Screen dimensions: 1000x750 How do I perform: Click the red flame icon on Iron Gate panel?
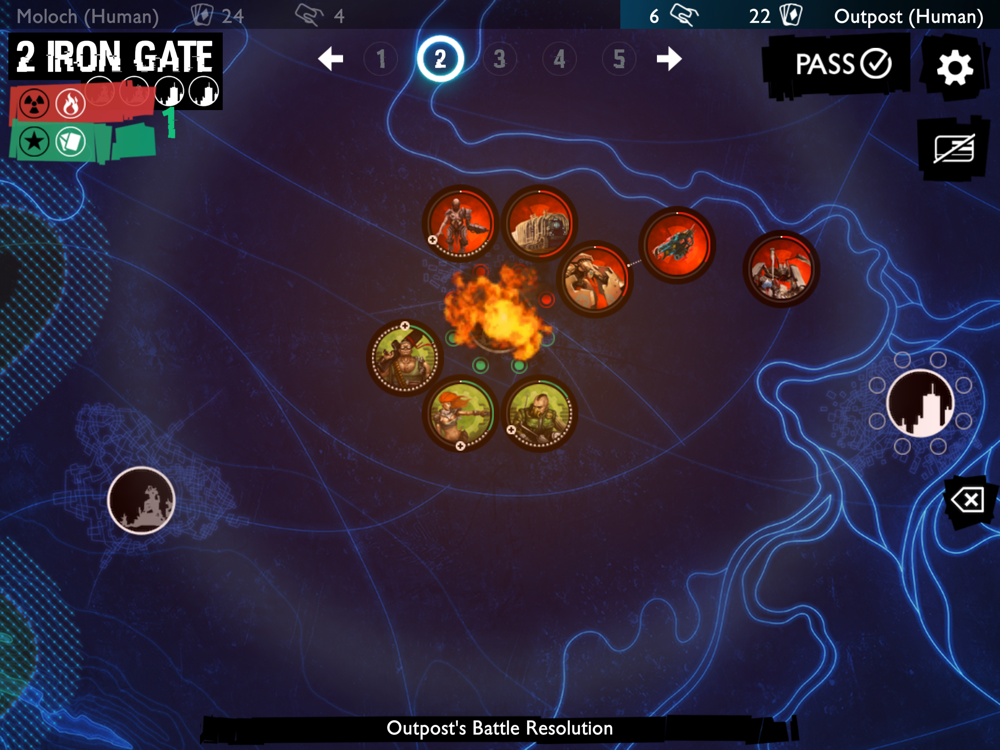[69, 103]
